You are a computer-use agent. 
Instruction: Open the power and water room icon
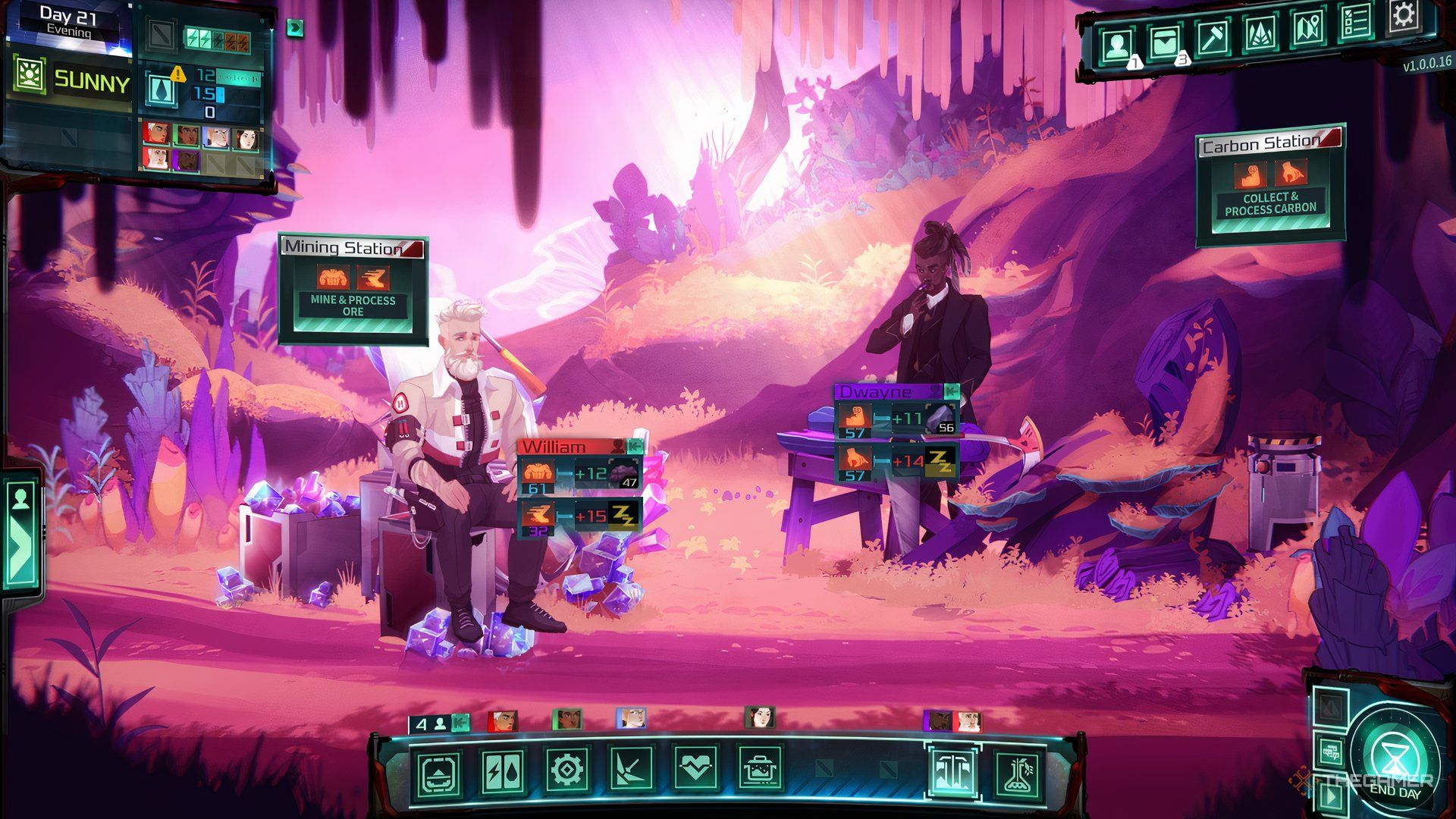502,772
